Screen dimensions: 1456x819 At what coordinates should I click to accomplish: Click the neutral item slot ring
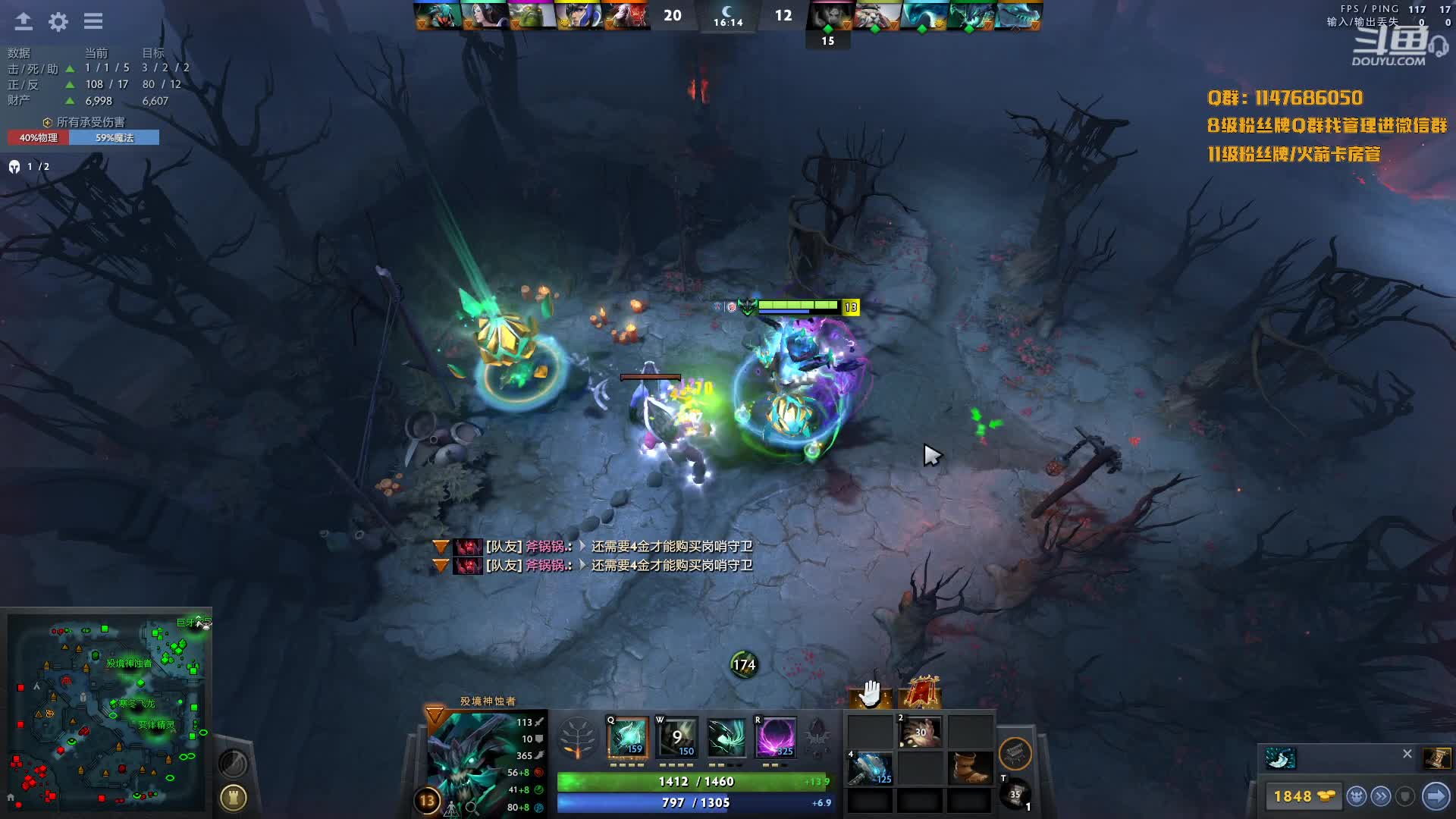[1015, 753]
